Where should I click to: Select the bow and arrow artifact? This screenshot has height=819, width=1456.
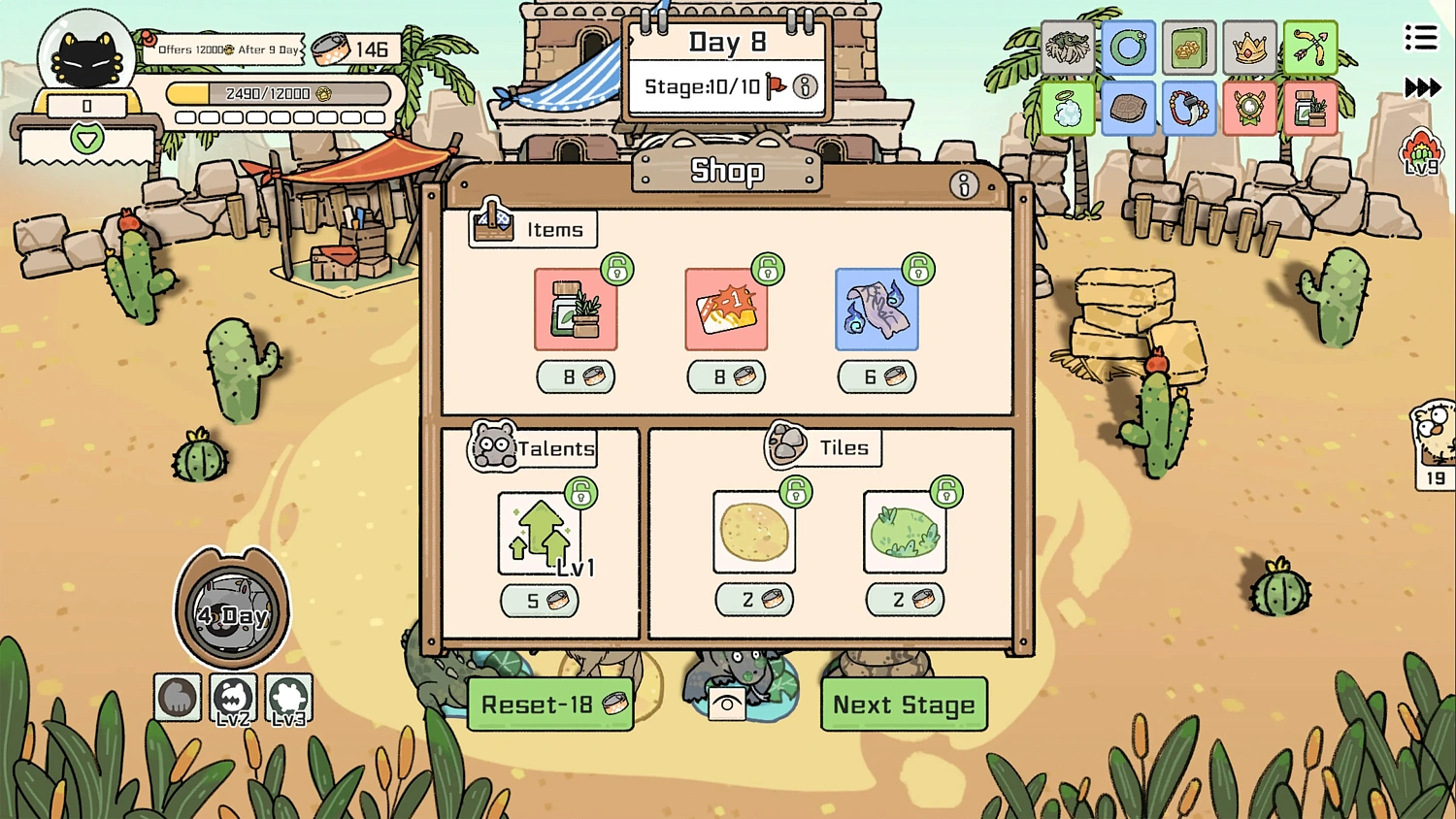tap(1310, 47)
